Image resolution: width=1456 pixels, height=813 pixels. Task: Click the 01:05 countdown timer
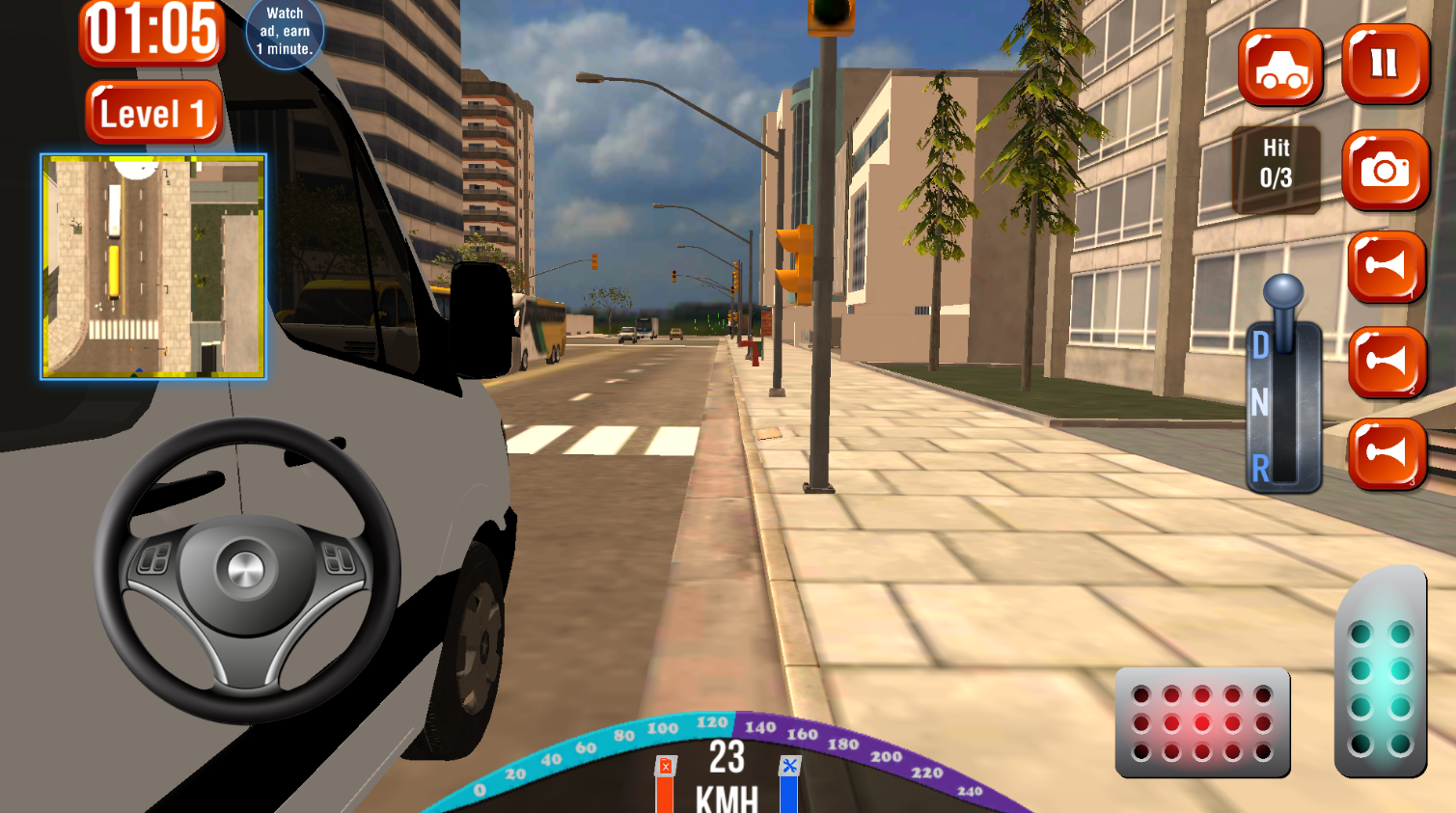[x=152, y=31]
